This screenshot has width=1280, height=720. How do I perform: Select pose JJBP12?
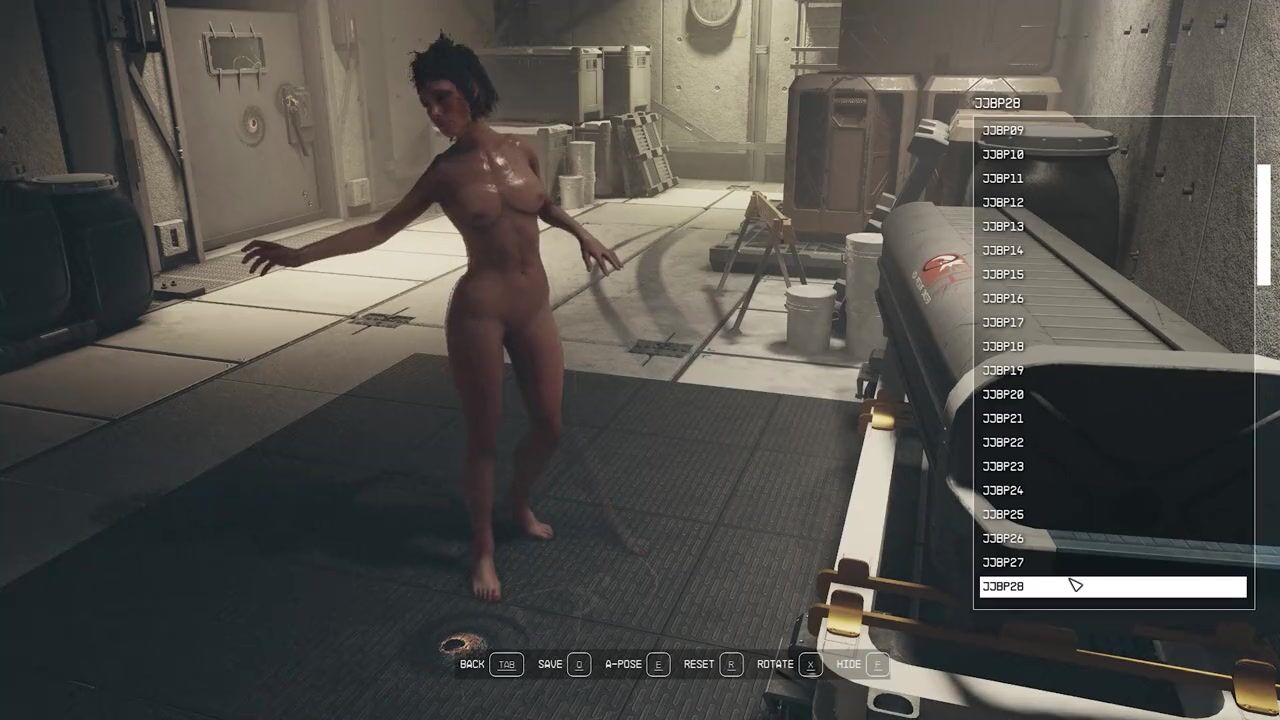click(1003, 203)
